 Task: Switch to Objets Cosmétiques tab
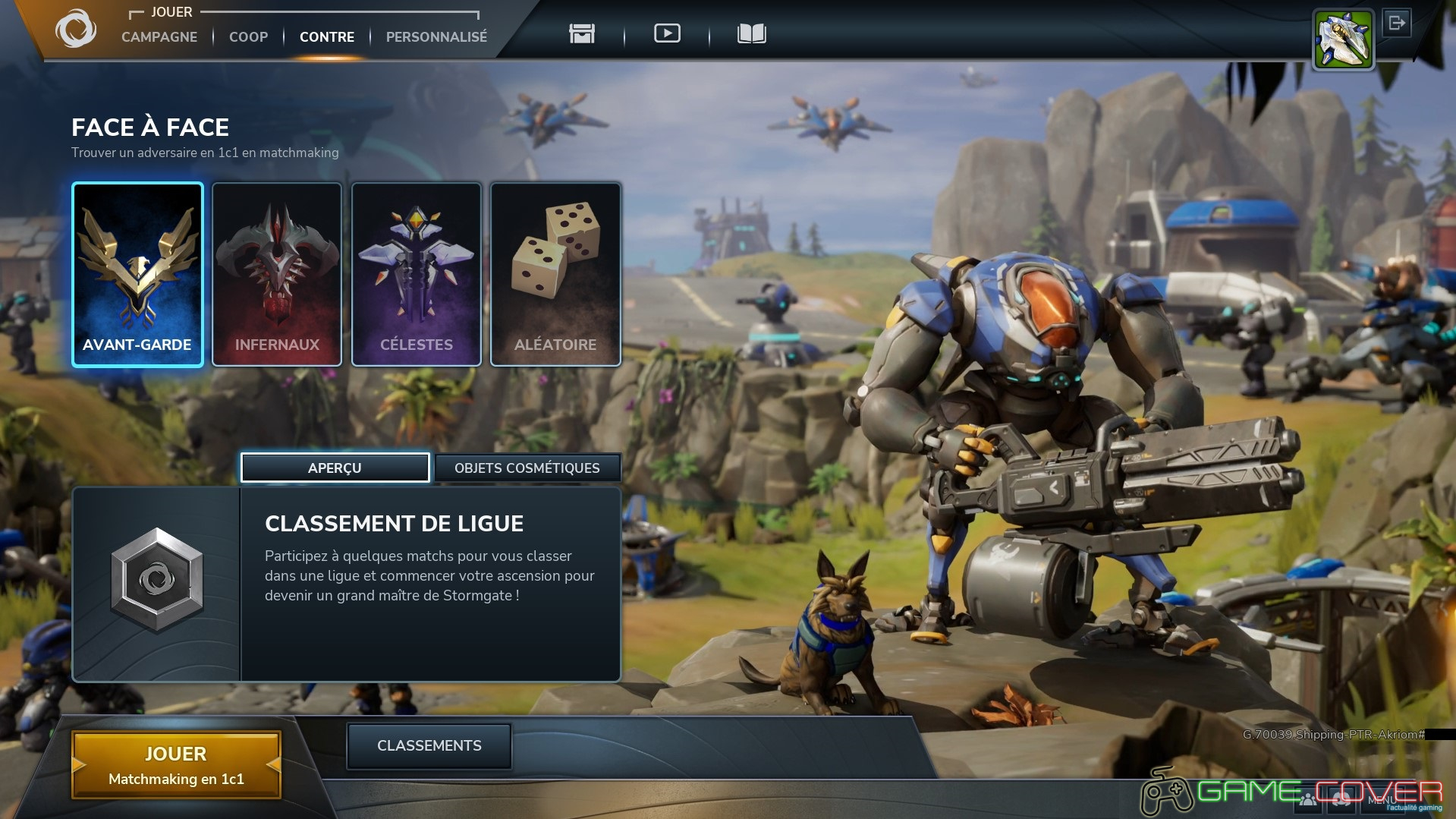(527, 468)
